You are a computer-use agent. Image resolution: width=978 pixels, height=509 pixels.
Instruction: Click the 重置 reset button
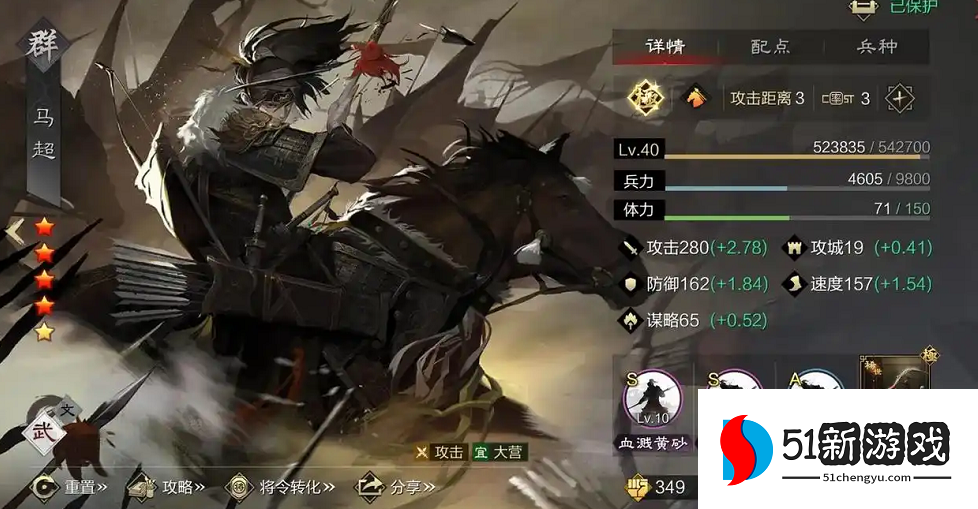coord(68,487)
